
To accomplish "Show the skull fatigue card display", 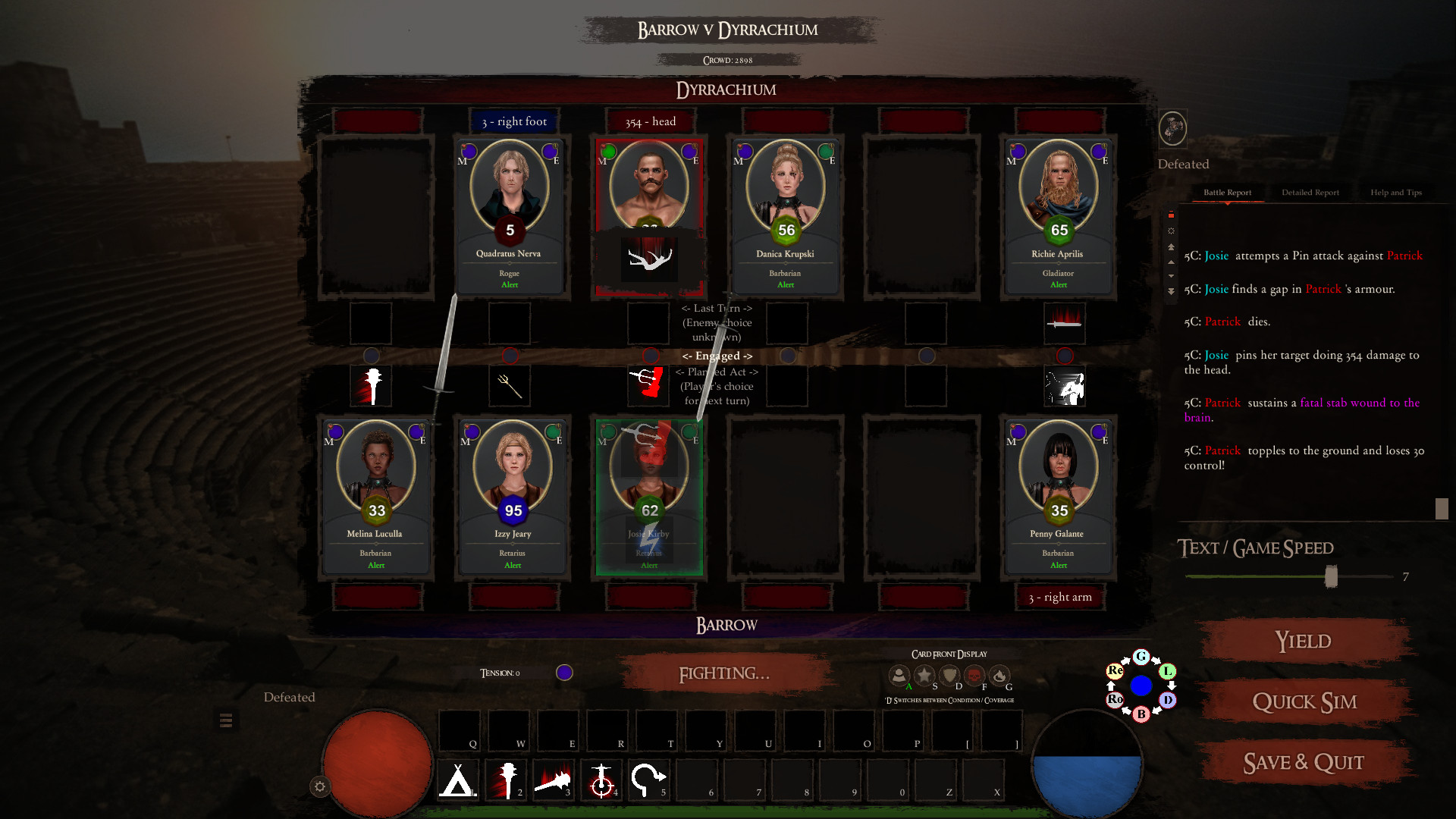I will (x=974, y=675).
